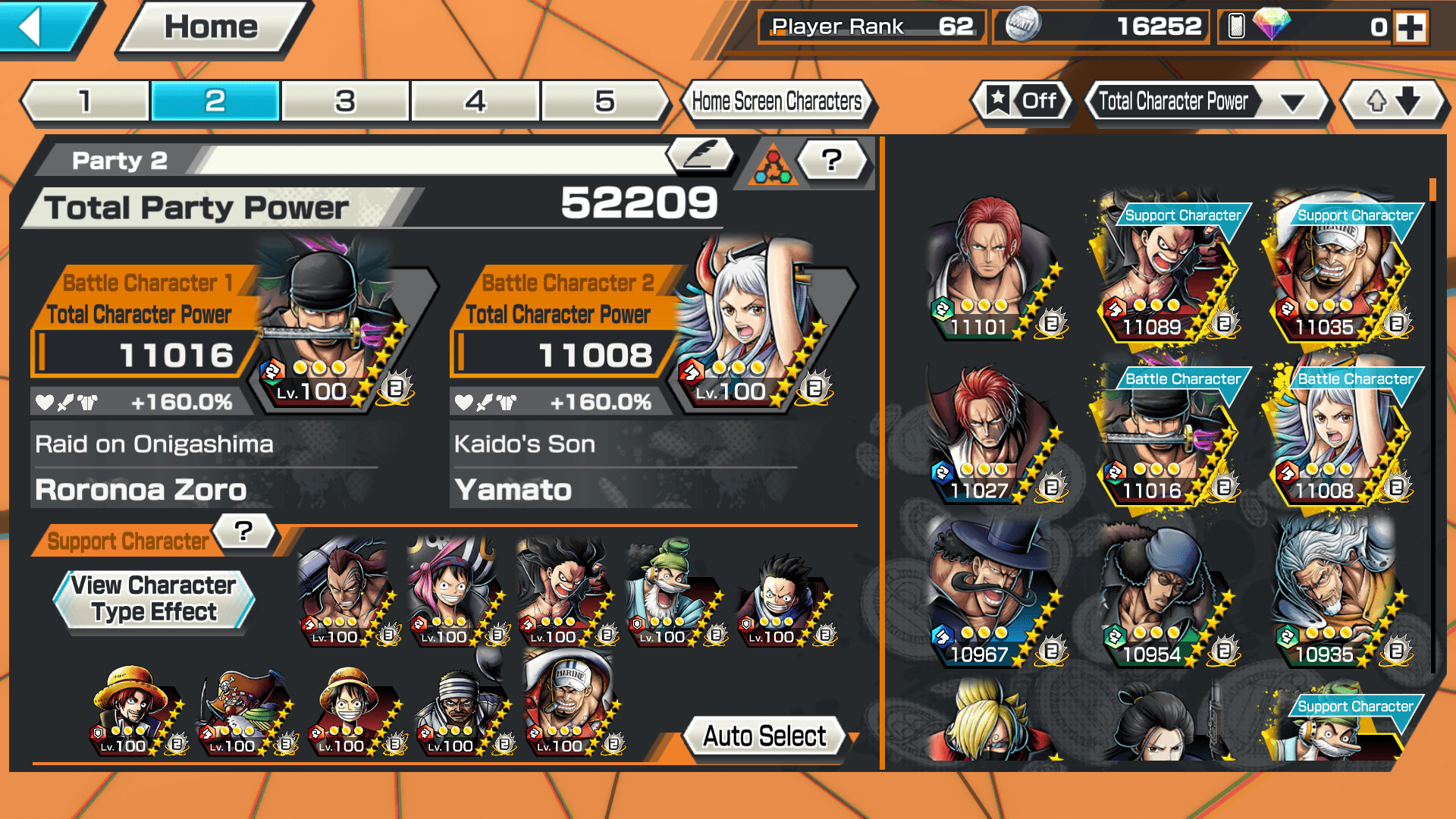Tap the Auto Select button
Screen dimensions: 1456x819
(764, 736)
